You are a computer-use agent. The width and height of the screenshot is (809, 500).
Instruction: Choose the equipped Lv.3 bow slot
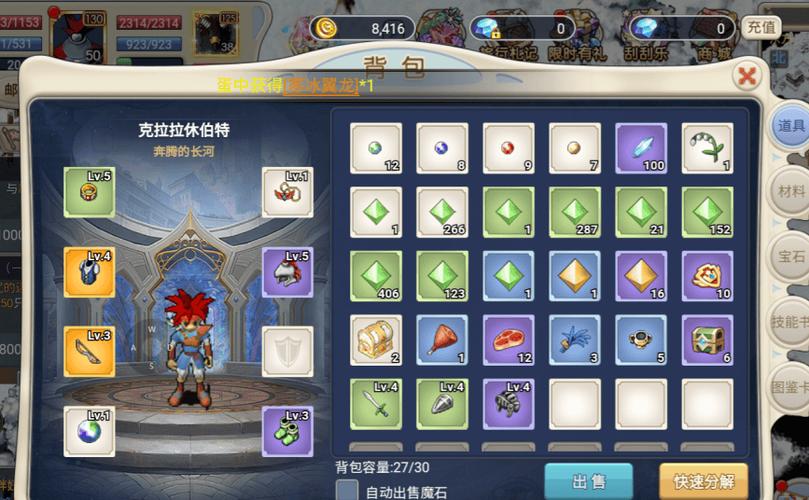(x=89, y=352)
